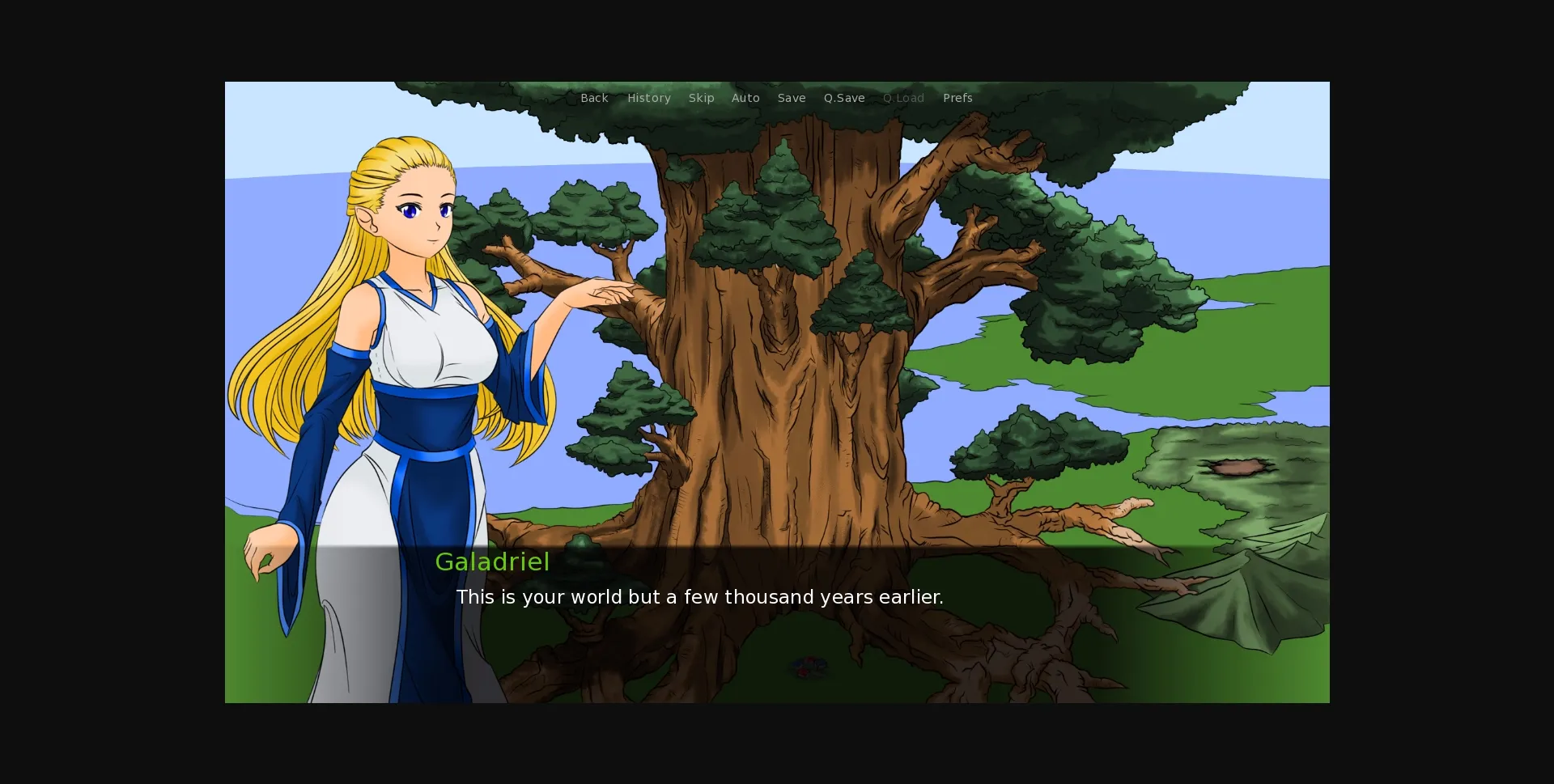Click the dialogue text to advance story

pos(699,597)
